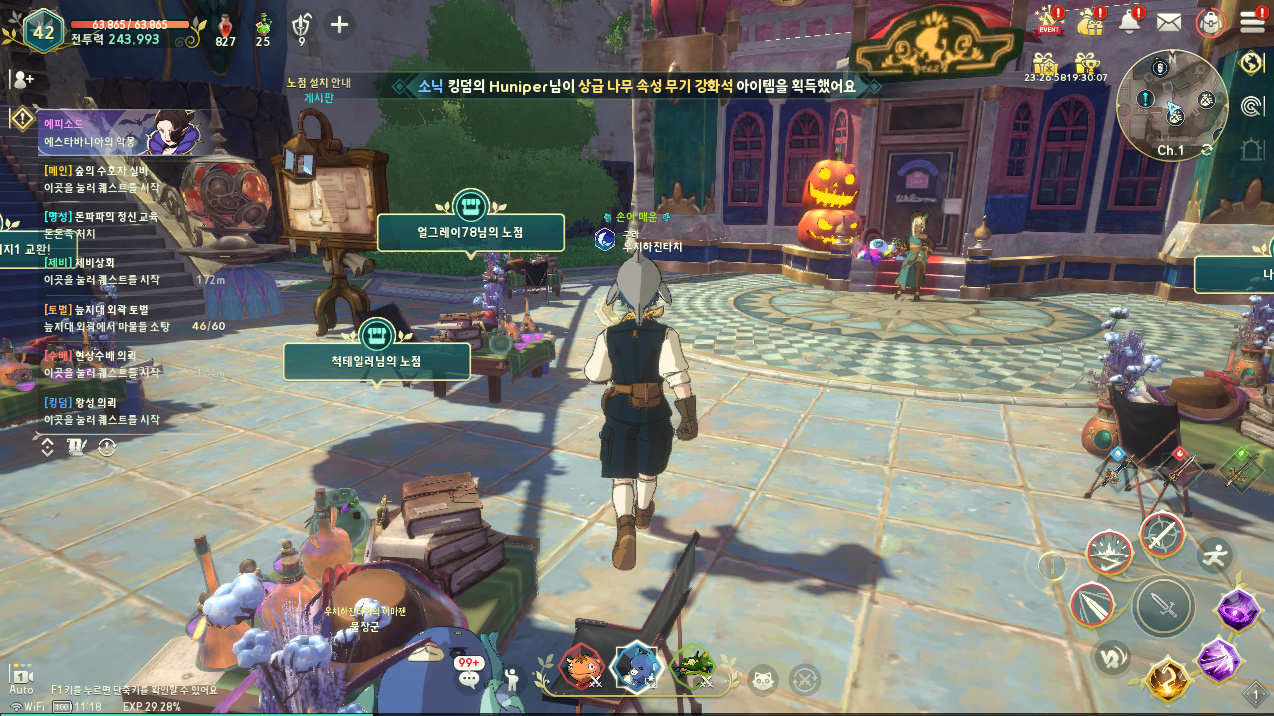Open the mail envelope icon
This screenshot has height=716, width=1274.
1169,22
